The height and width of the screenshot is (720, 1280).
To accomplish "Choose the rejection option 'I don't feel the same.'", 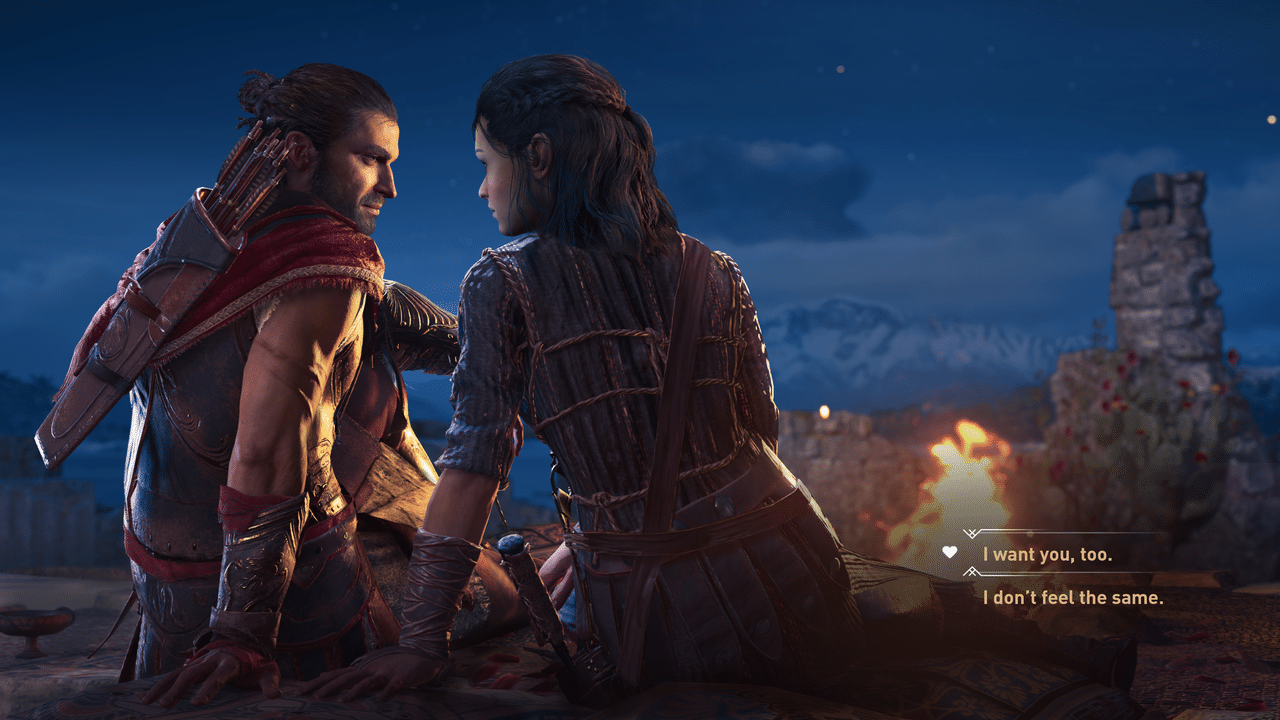I will click(x=1074, y=596).
